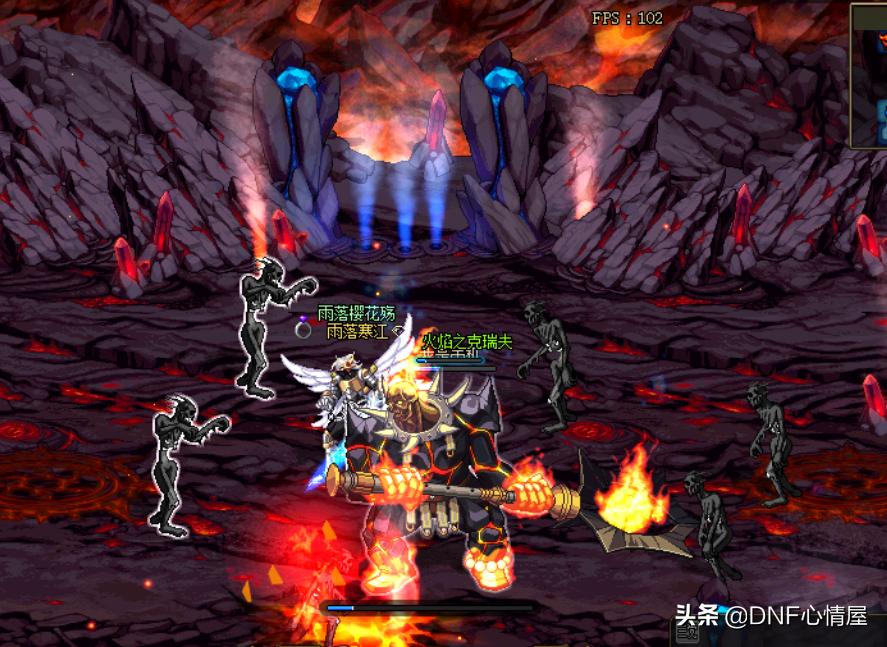Click the small button under the watermark
The width and height of the screenshot is (887, 647).
(688, 634)
